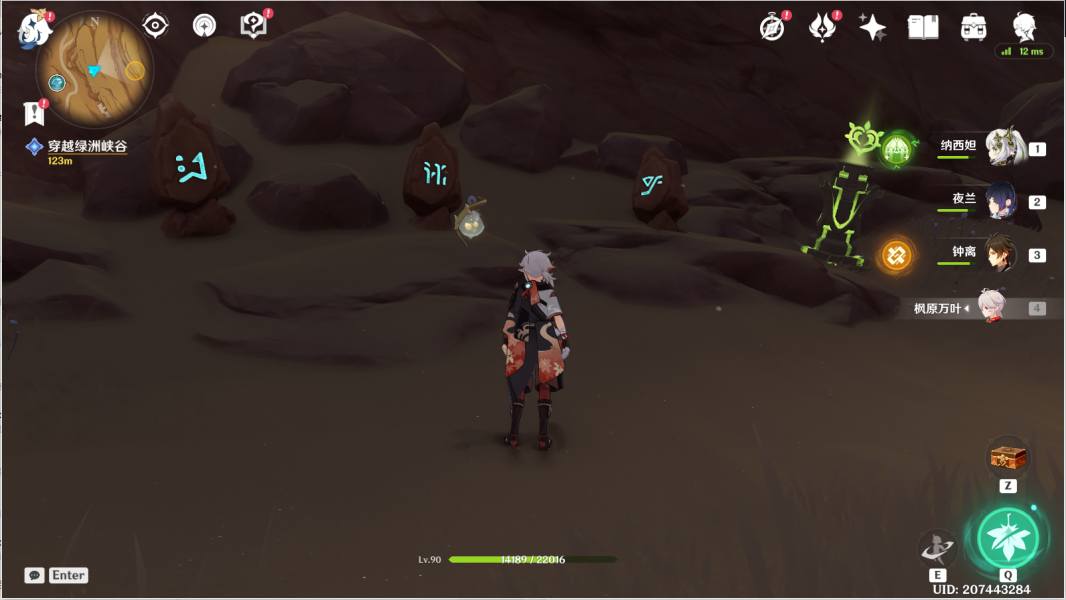The image size is (1066, 600).
Task: Open the backpack inventory
Action: pyautogui.click(x=973, y=28)
